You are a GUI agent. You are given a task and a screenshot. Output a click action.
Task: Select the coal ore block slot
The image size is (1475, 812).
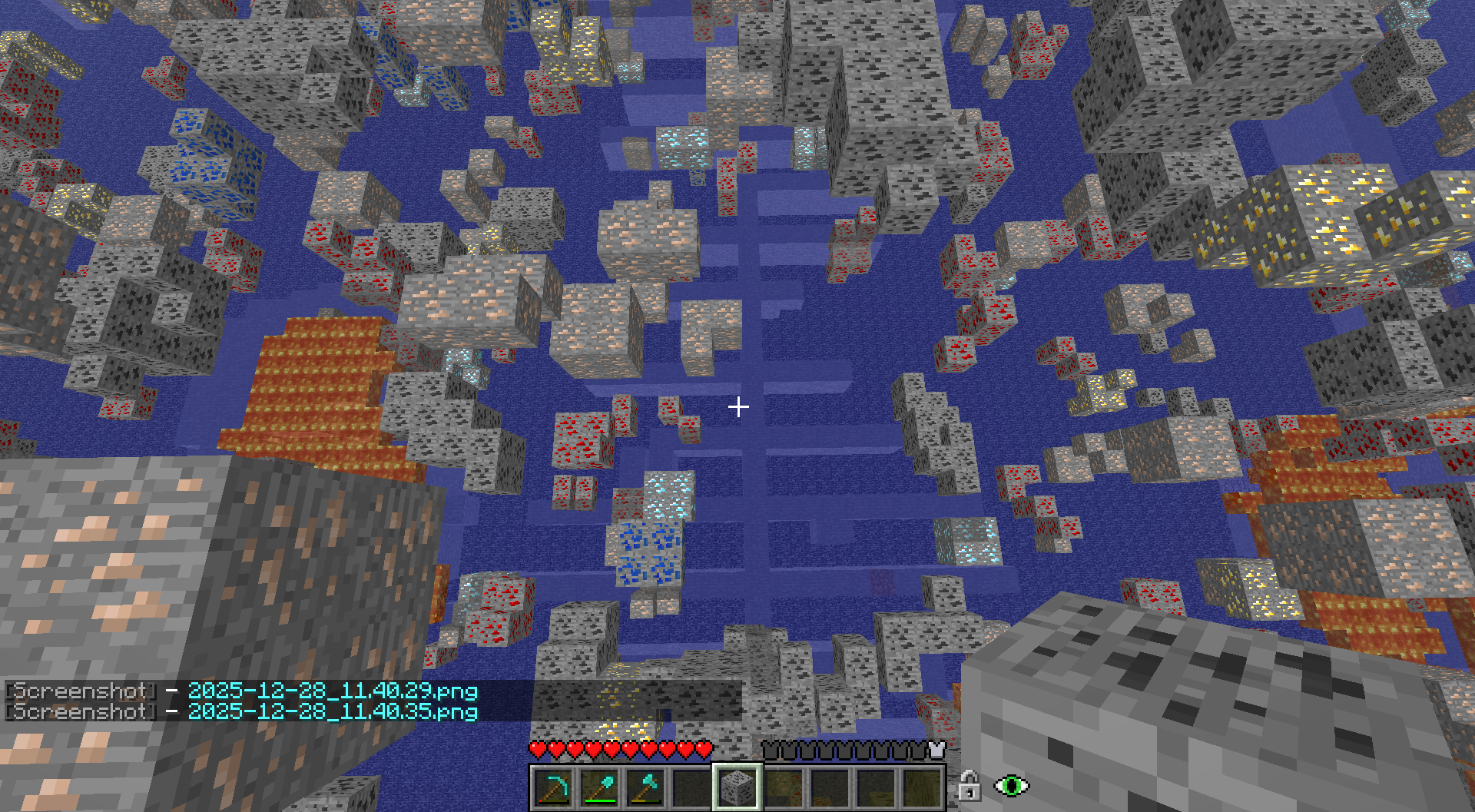coord(737,787)
